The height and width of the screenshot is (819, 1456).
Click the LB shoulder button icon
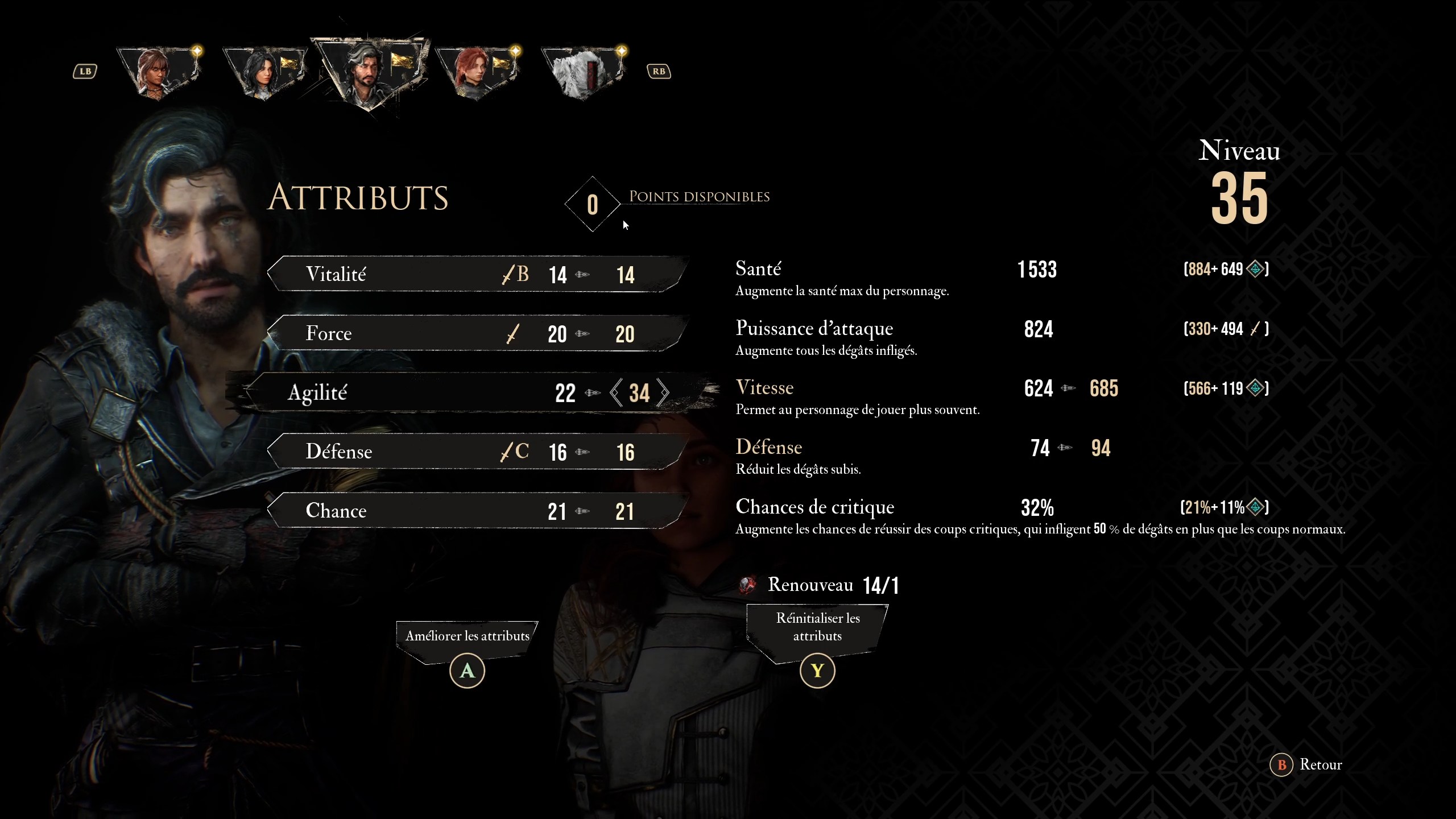tap(84, 70)
